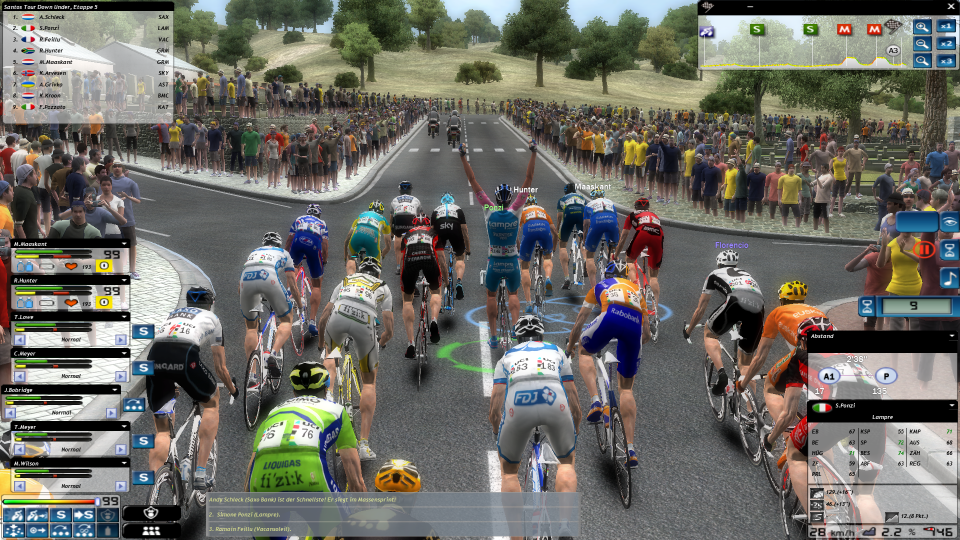The width and height of the screenshot is (960, 540).
Task: Select the A1 group marker
Action: coord(828,377)
